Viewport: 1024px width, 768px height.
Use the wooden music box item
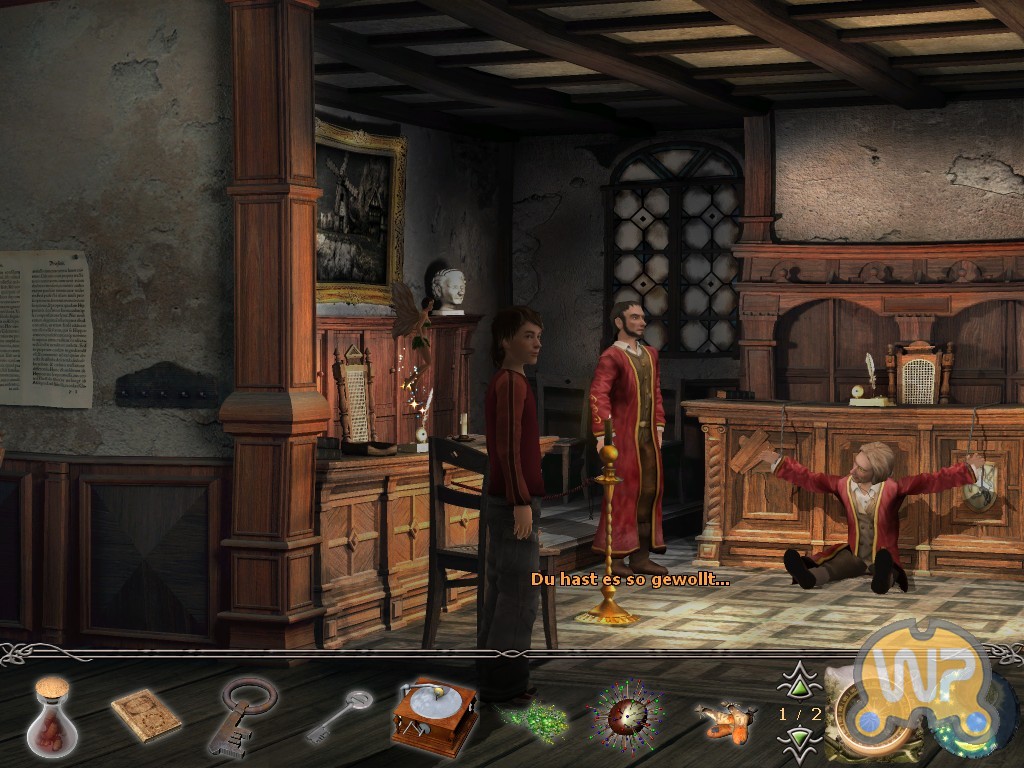click(x=433, y=714)
